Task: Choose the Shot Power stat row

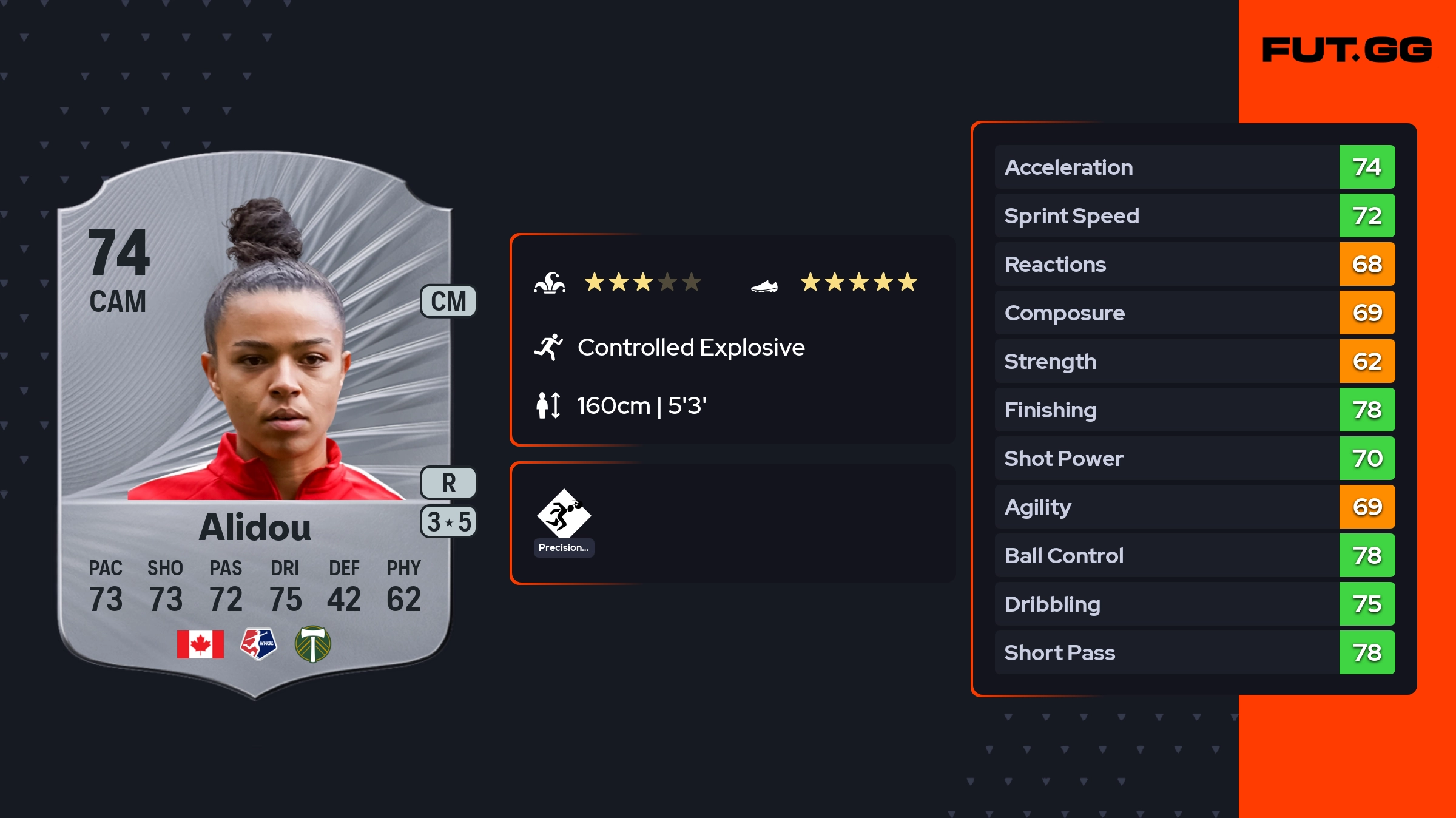Action: click(x=1195, y=458)
